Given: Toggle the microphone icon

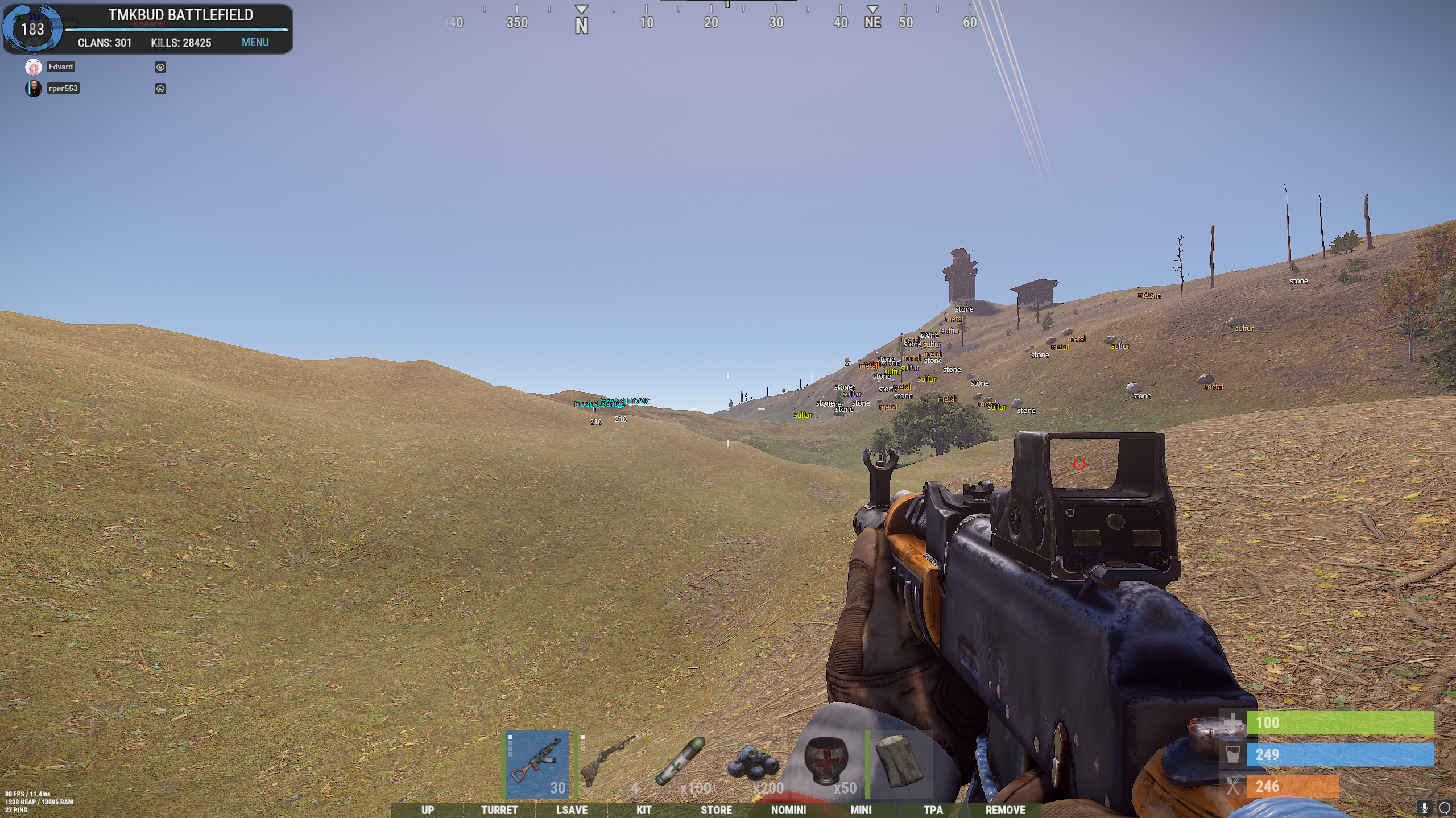Looking at the screenshot, I should point(1425,807).
